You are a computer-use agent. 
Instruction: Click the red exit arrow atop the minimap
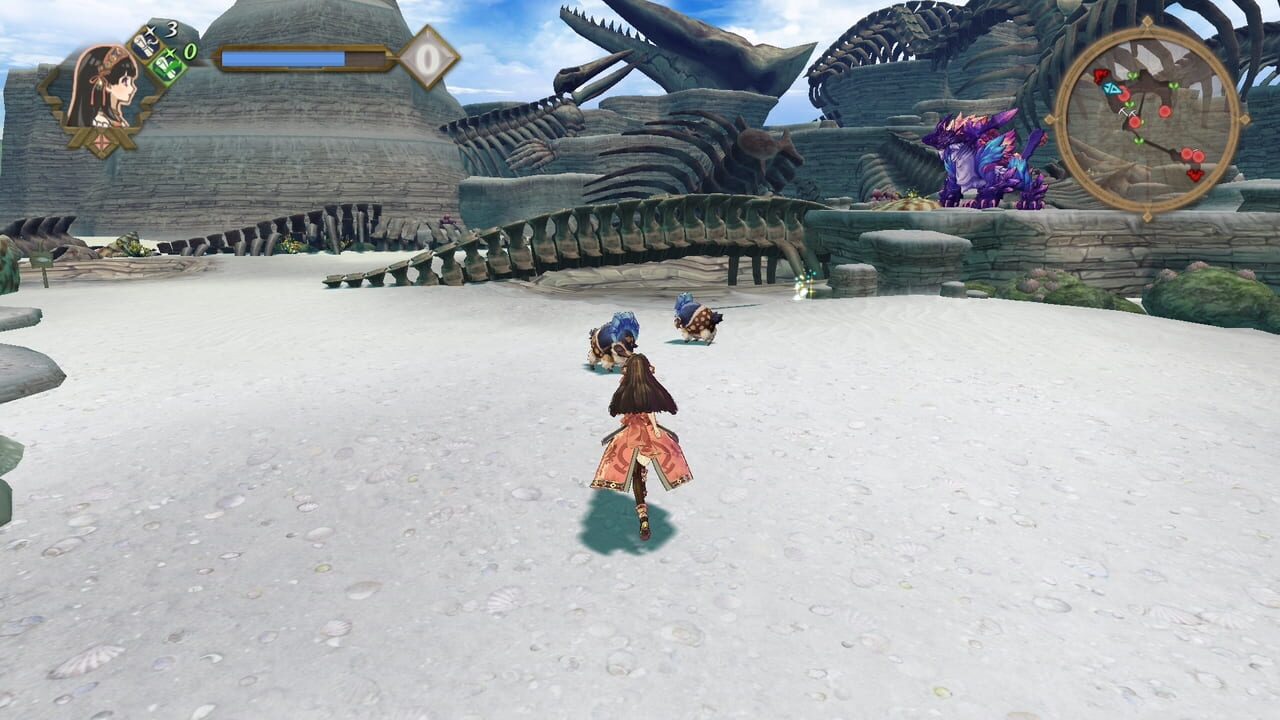click(x=1100, y=74)
